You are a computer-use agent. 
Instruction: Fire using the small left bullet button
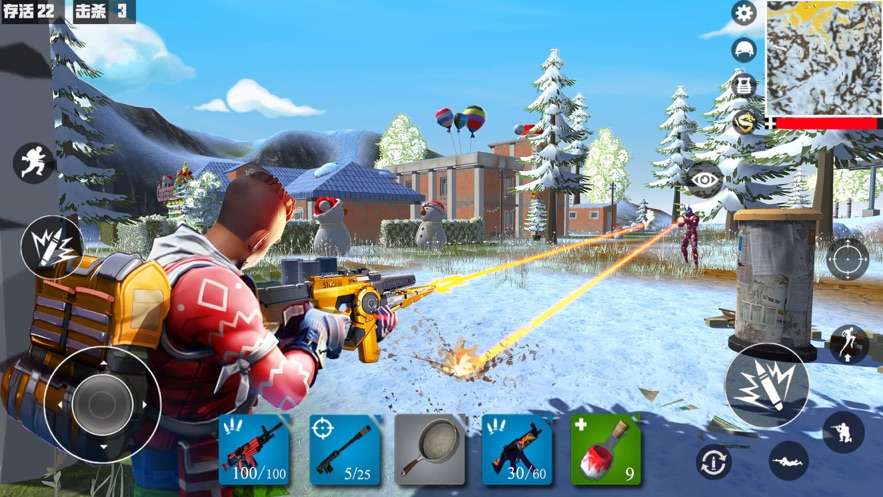[50, 246]
